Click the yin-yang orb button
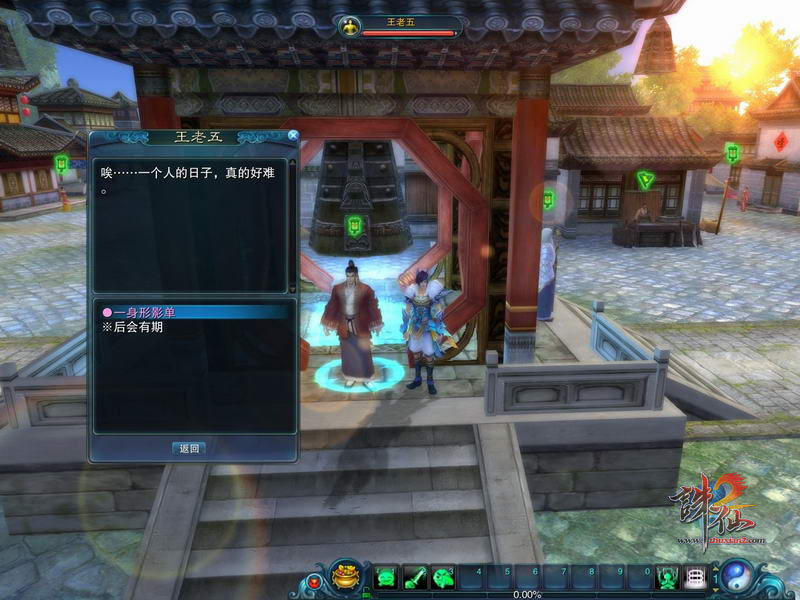 [x=738, y=577]
